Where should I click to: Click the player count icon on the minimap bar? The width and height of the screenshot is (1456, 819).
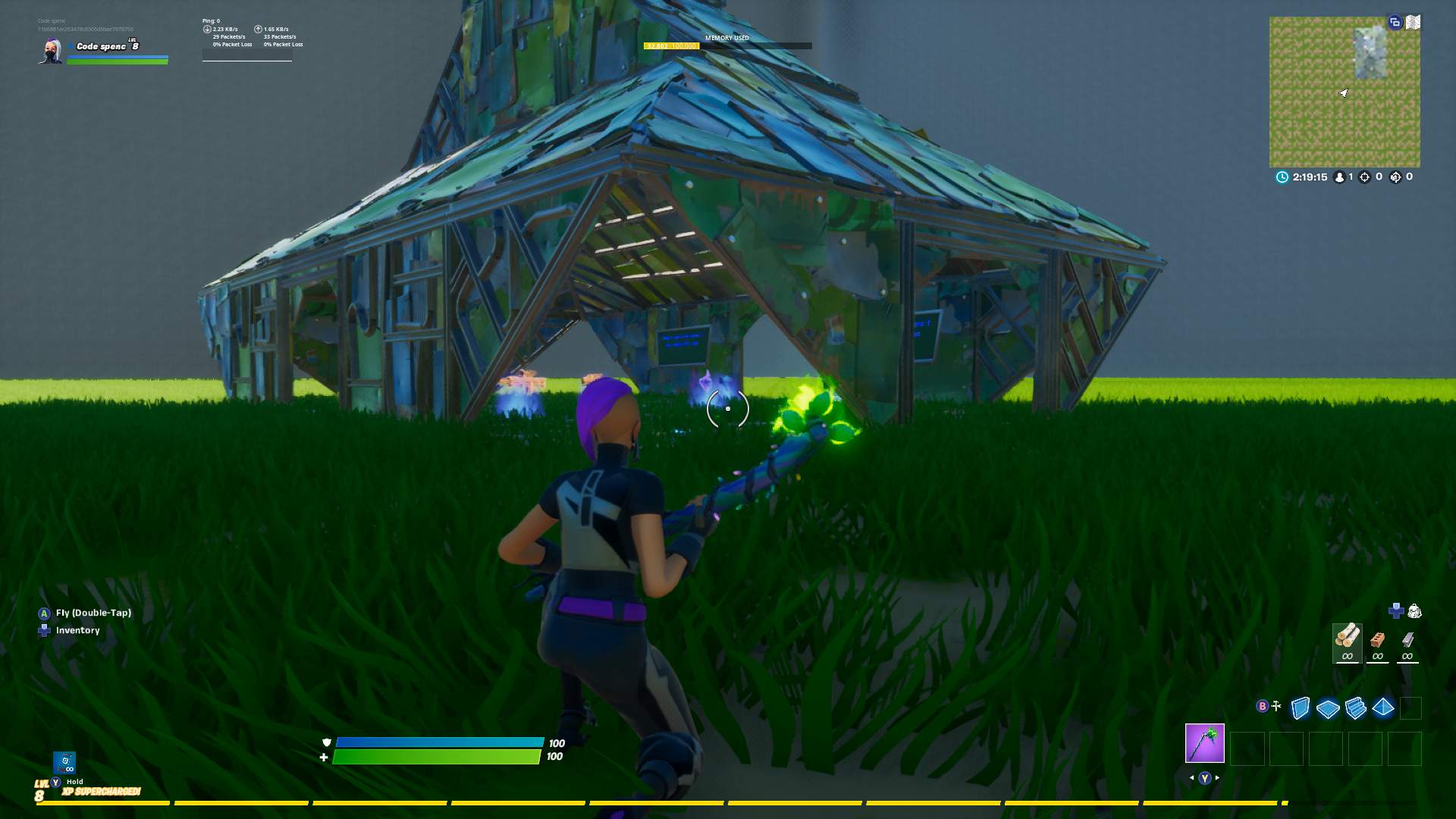(1339, 177)
